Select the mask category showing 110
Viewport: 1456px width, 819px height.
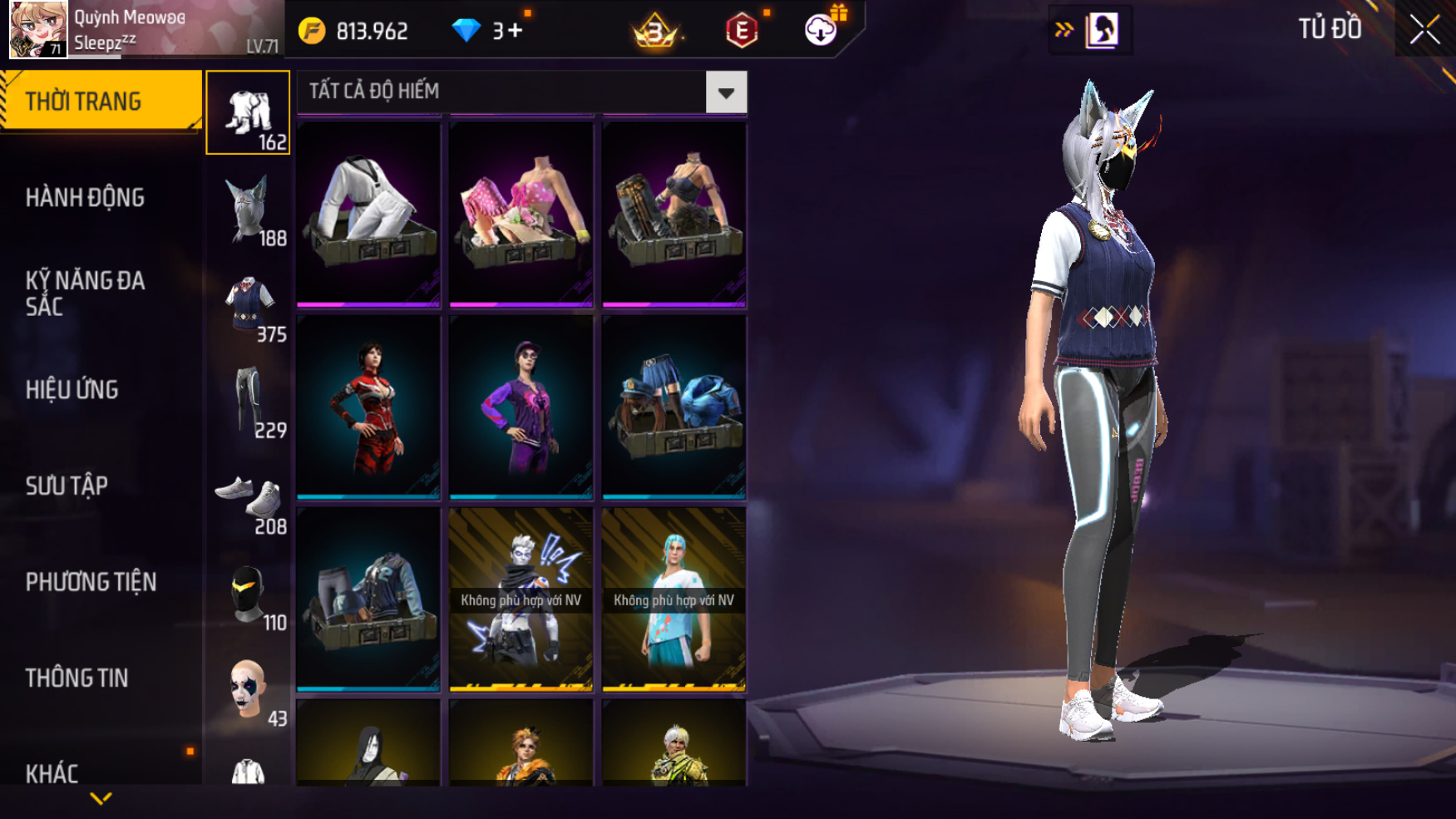[x=248, y=595]
